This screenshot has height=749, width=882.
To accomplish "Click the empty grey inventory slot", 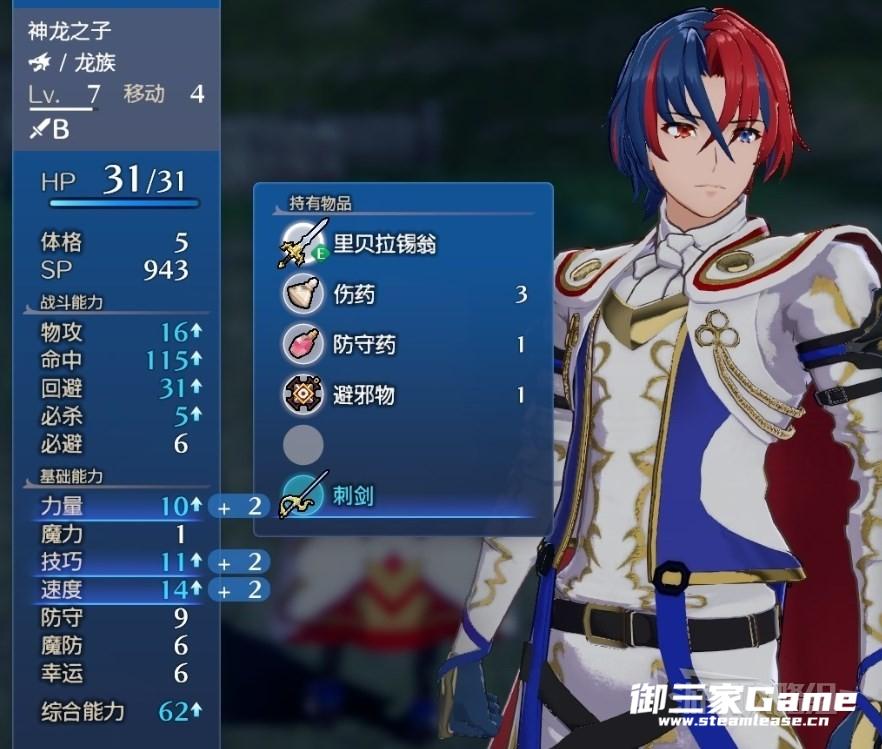I will [302, 445].
